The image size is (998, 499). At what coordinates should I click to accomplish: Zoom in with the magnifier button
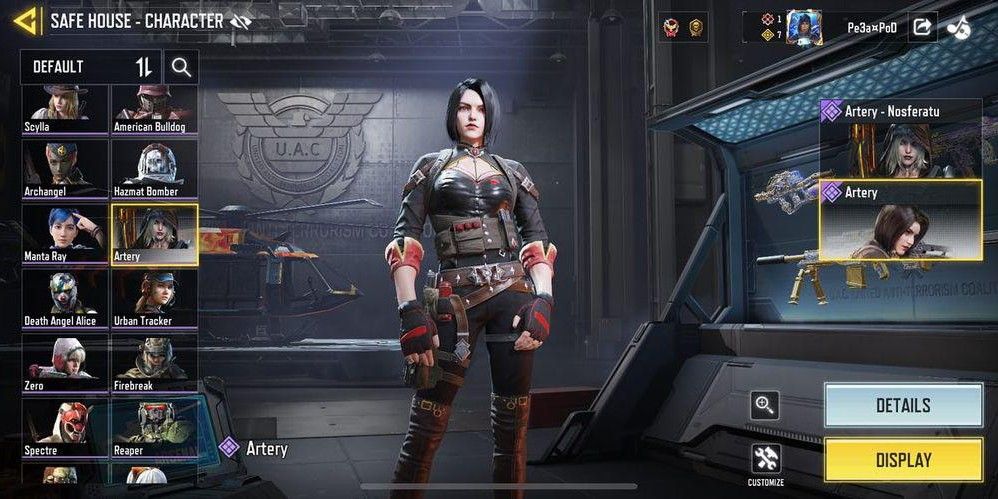pyautogui.click(x=765, y=405)
